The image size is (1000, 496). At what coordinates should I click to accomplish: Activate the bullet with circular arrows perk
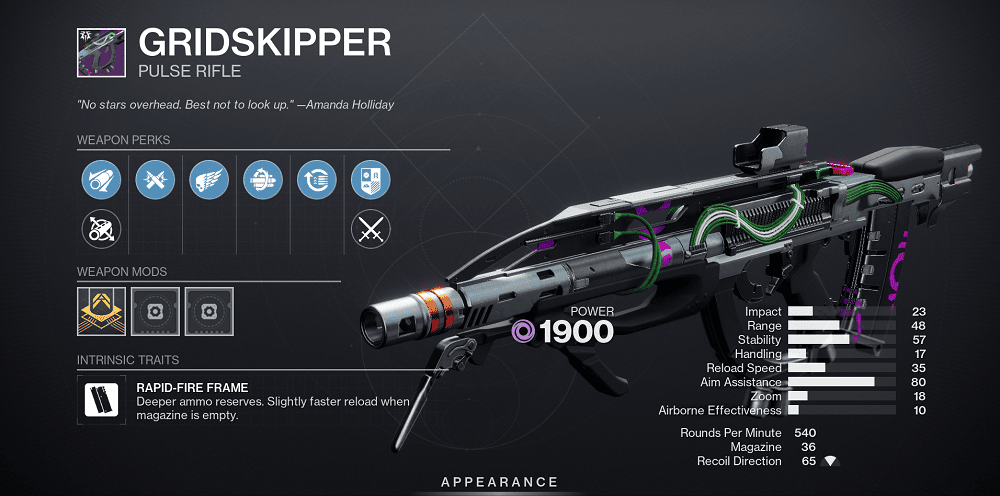click(263, 181)
